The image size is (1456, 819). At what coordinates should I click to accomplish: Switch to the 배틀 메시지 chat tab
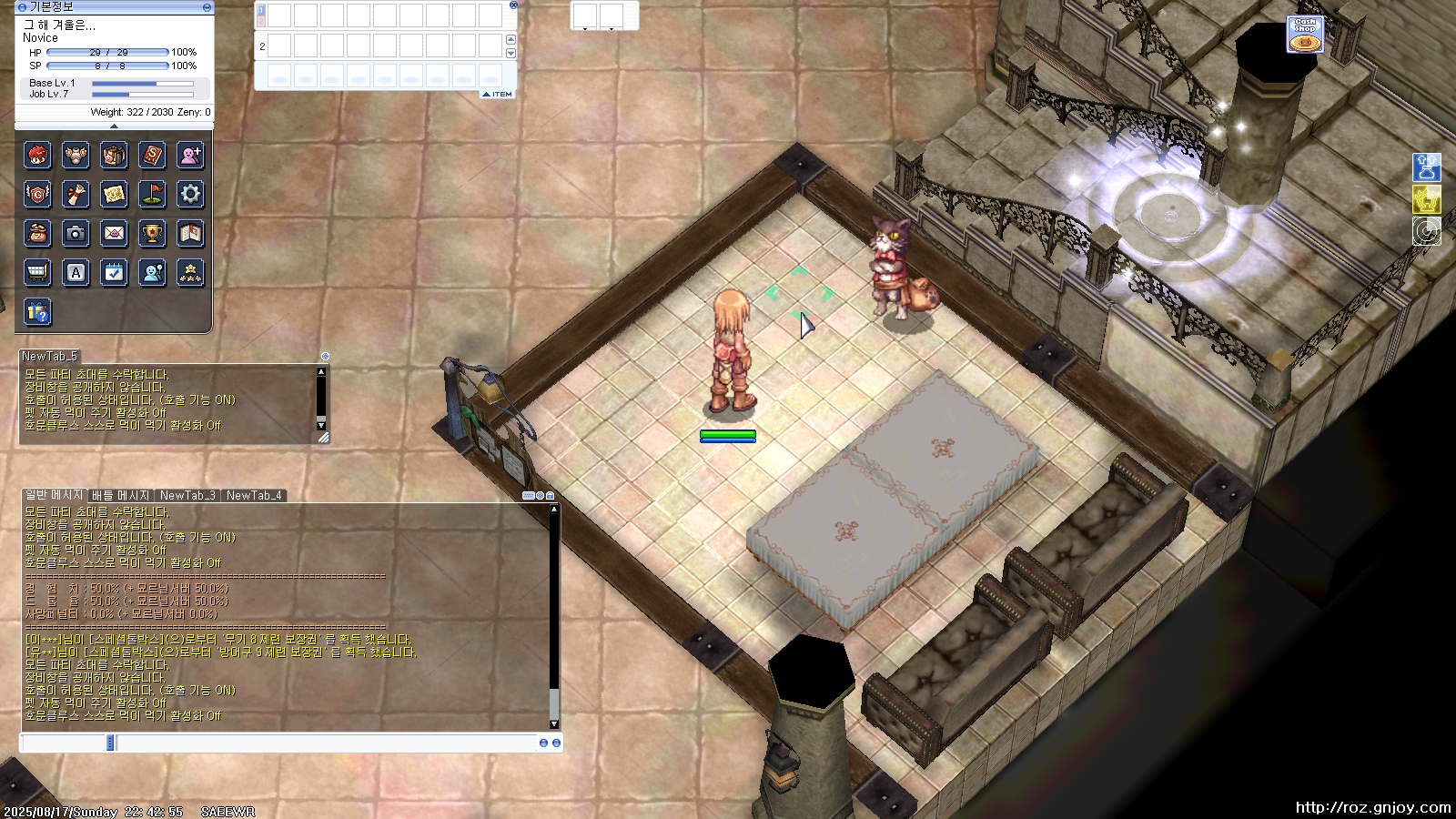coord(120,496)
